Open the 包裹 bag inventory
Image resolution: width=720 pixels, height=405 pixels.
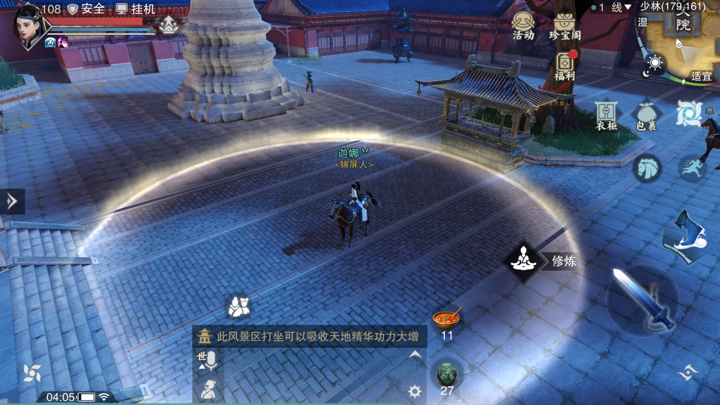647,116
